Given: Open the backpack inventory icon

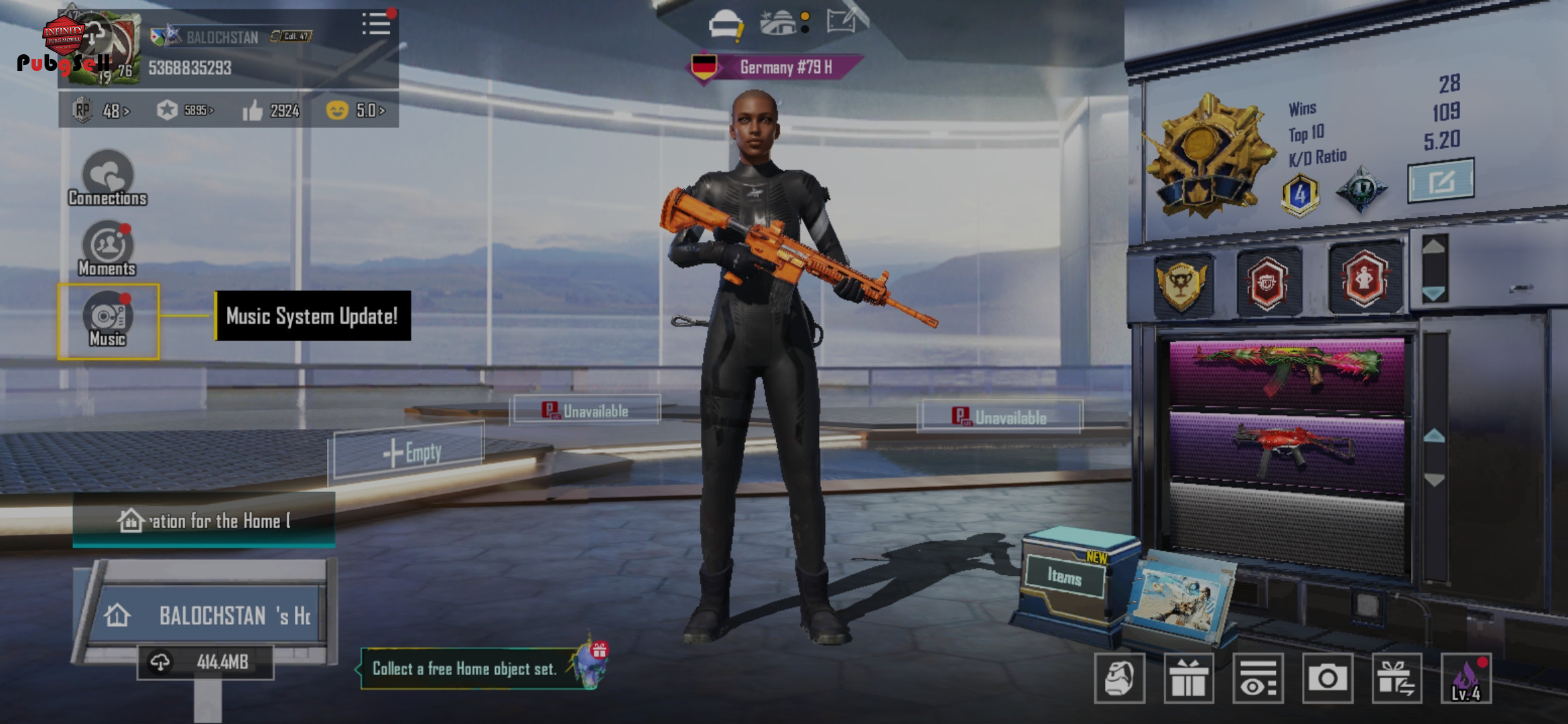Looking at the screenshot, I should [1119, 678].
